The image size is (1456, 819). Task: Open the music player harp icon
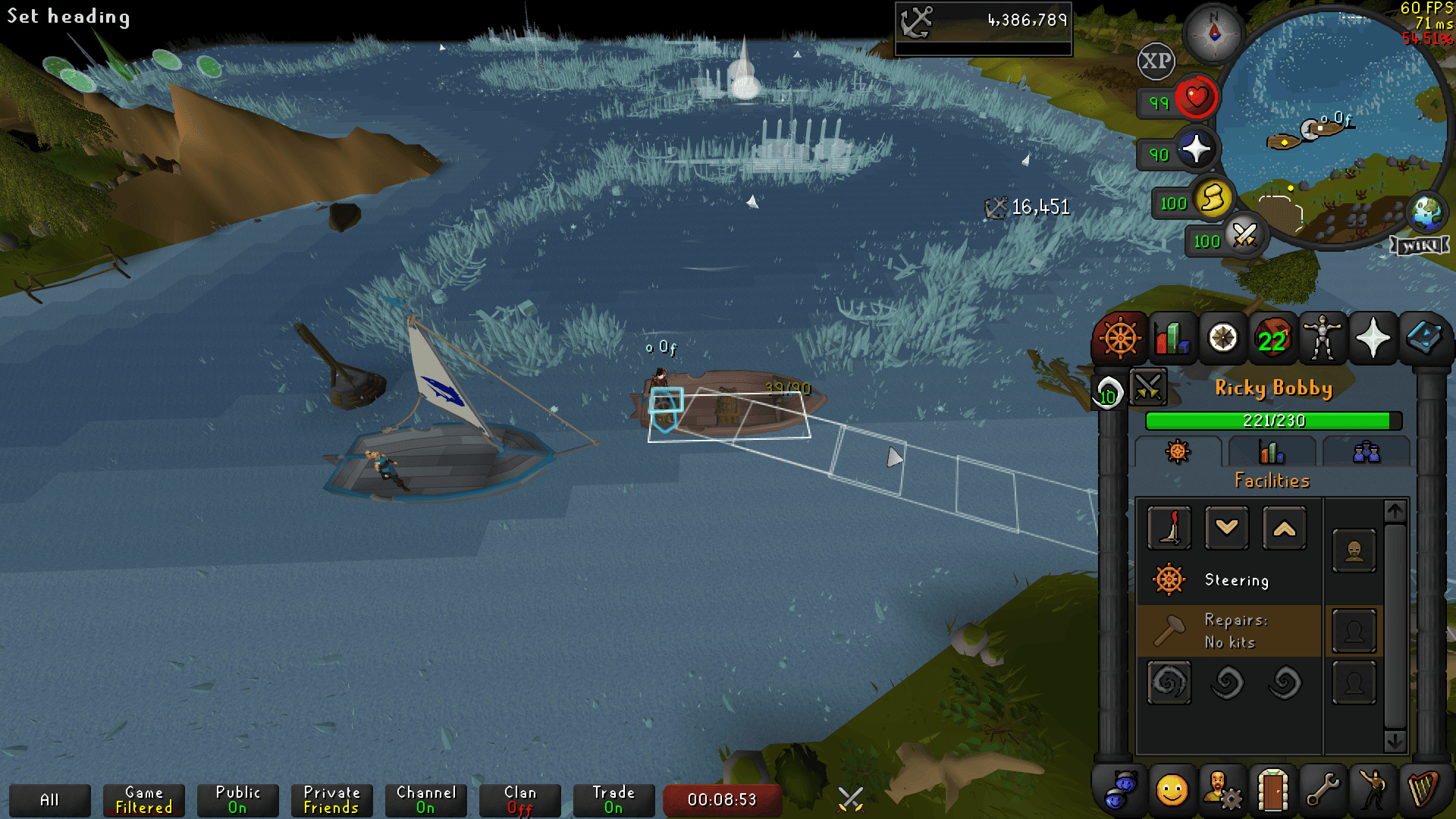click(x=1426, y=793)
